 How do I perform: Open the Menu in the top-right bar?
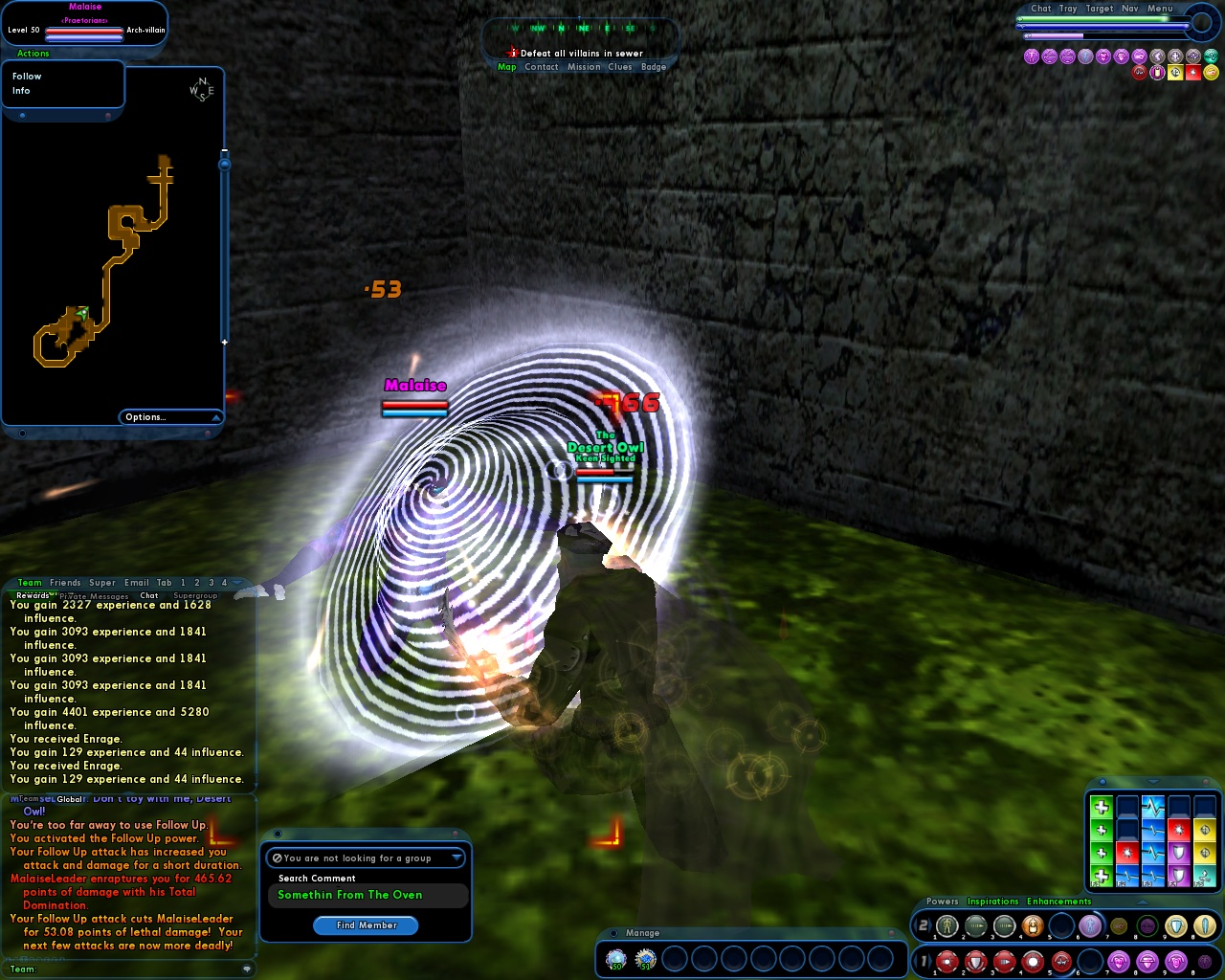tap(1161, 9)
